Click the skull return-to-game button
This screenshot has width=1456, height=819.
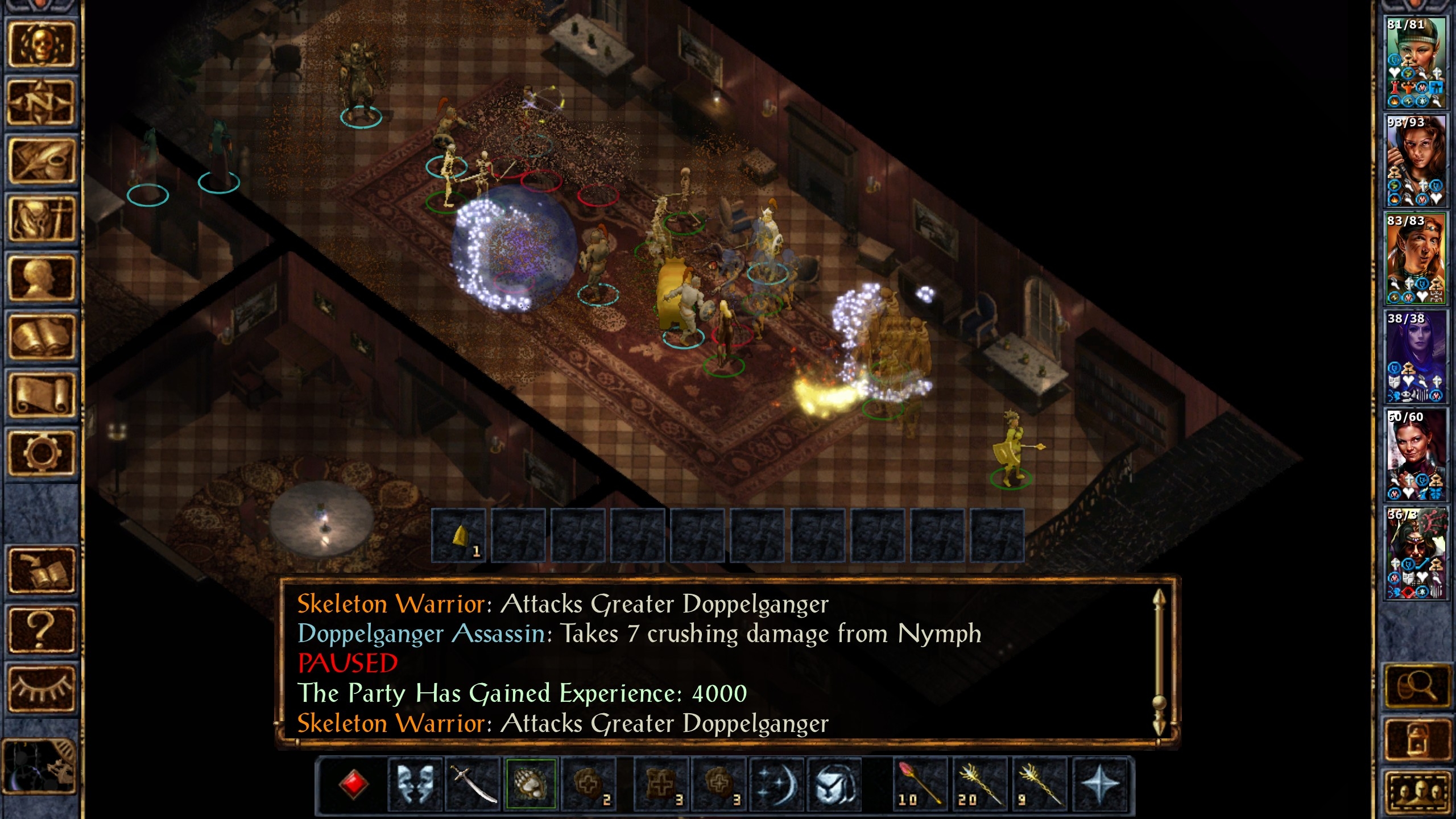[x=41, y=44]
